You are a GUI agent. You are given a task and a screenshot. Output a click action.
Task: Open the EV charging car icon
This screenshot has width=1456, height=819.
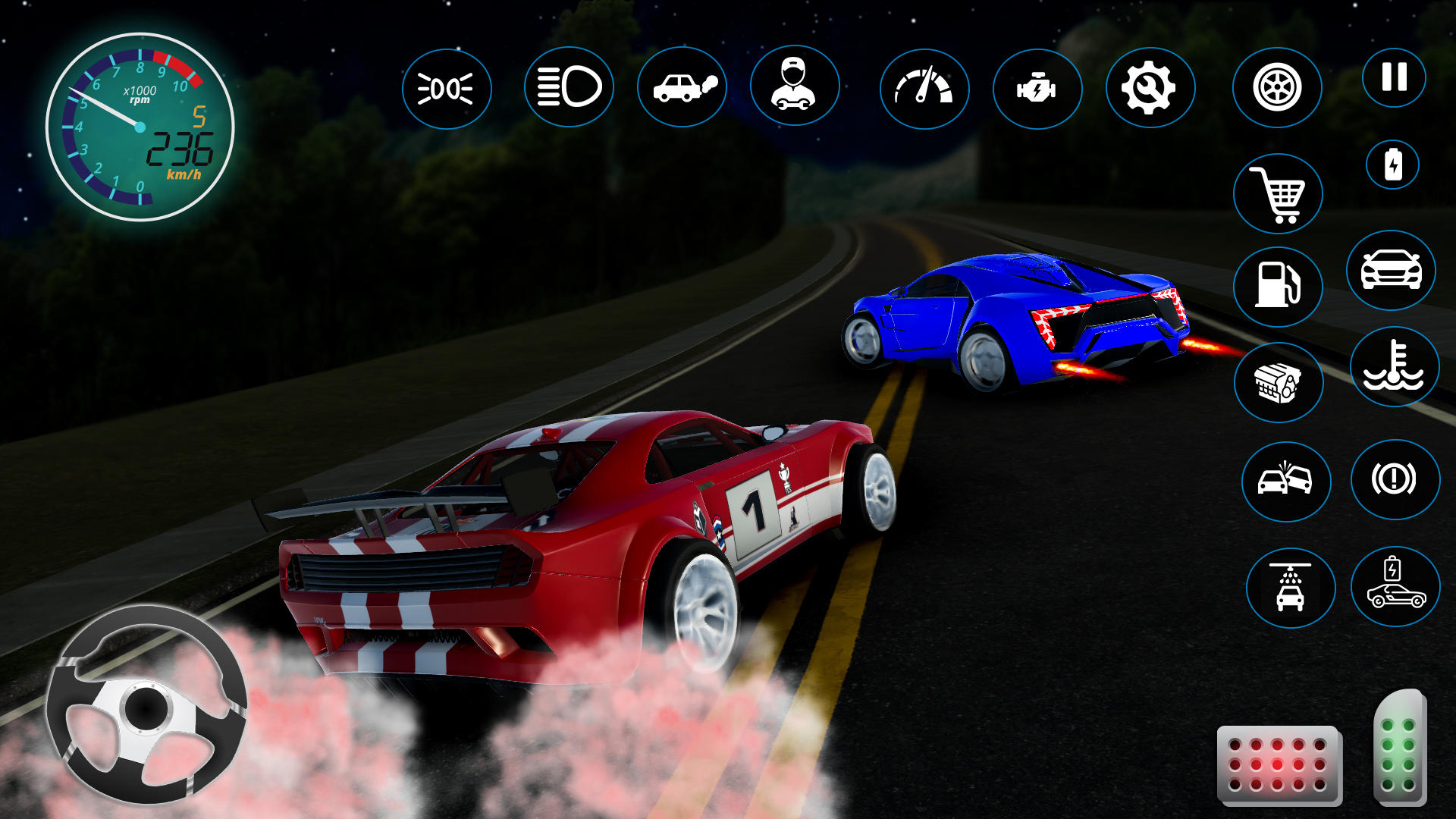[x=1395, y=588]
